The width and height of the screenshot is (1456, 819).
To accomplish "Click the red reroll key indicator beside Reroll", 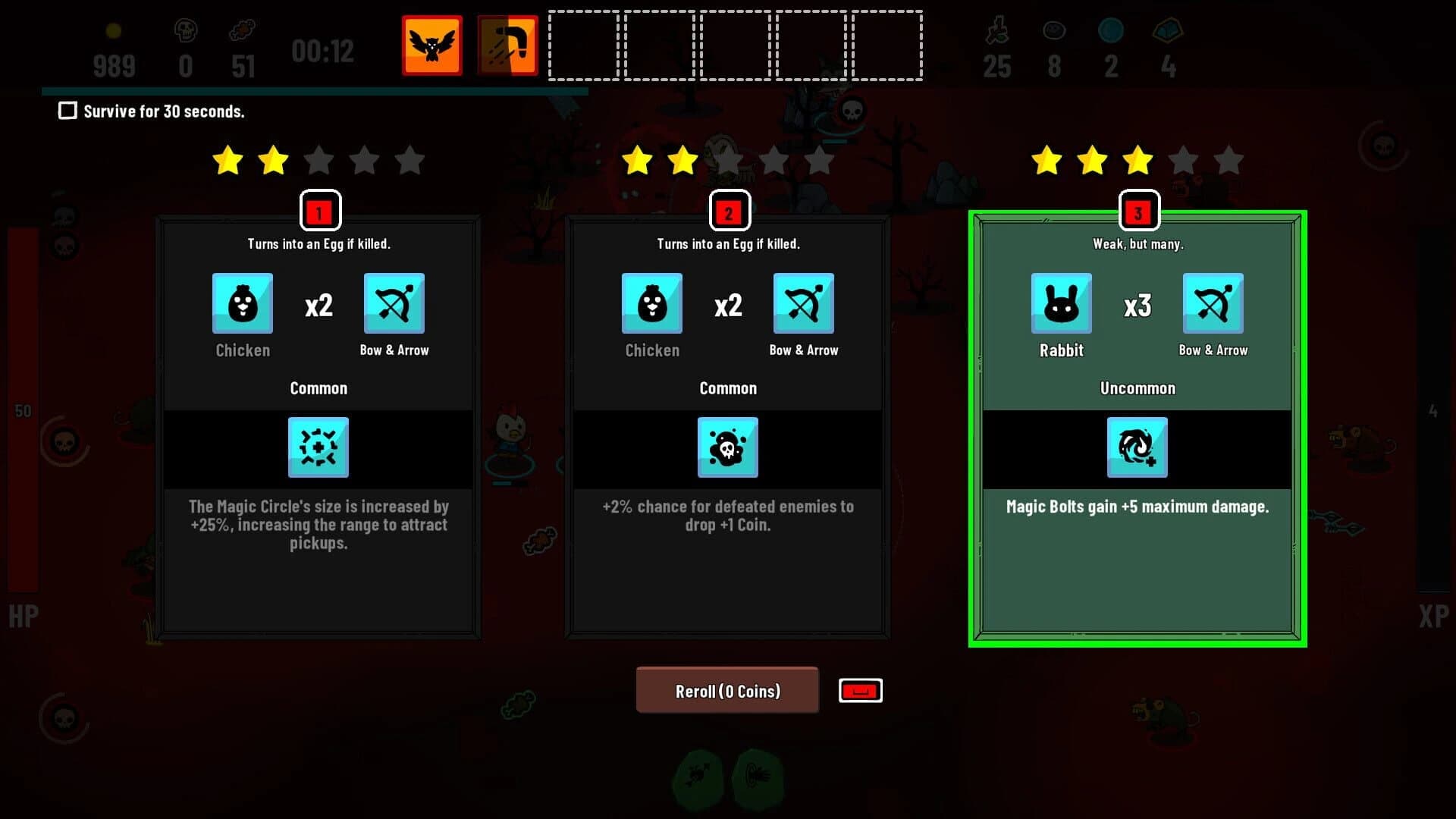I will pyautogui.click(x=859, y=690).
